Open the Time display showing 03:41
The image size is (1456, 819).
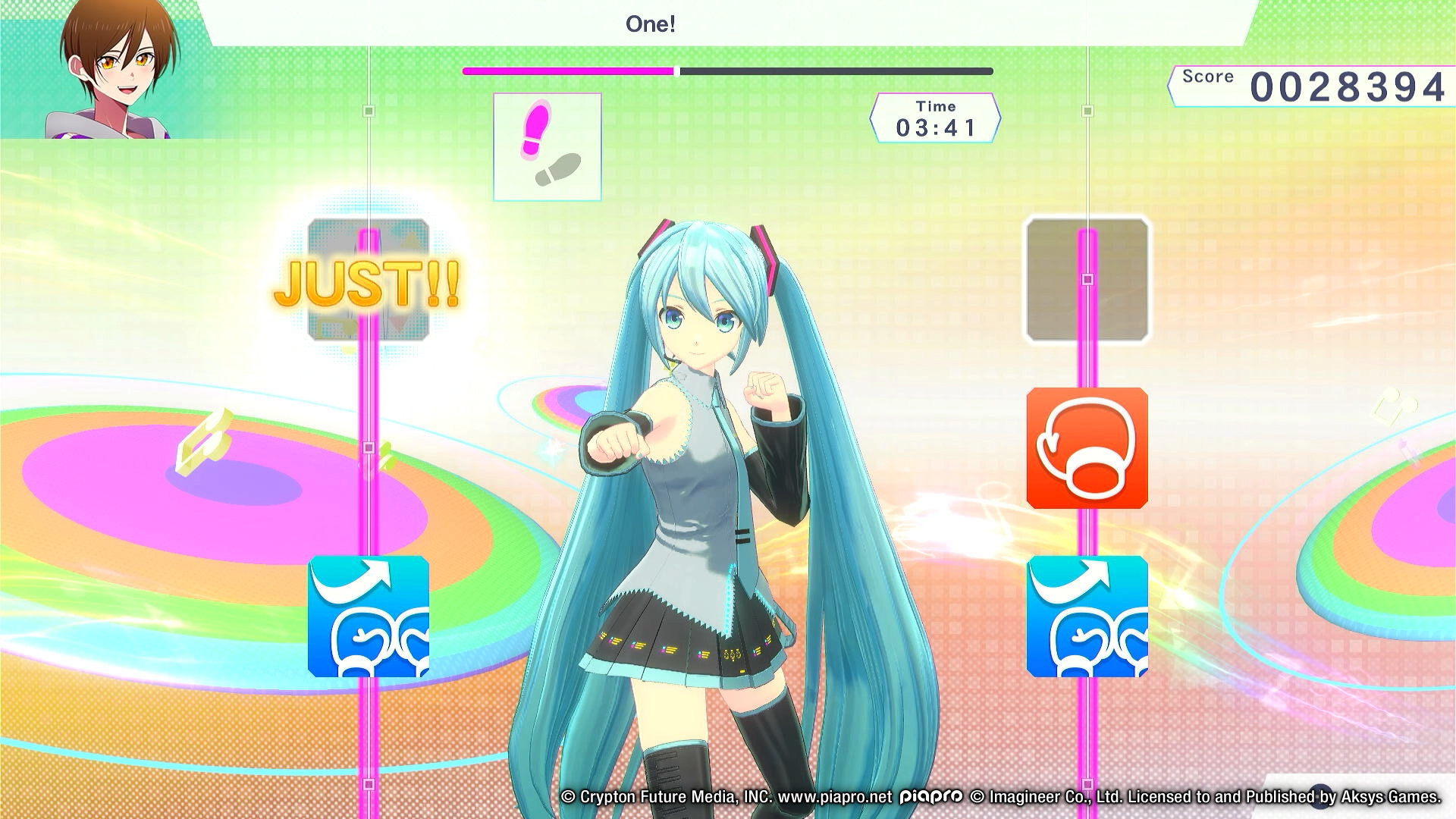(937, 118)
